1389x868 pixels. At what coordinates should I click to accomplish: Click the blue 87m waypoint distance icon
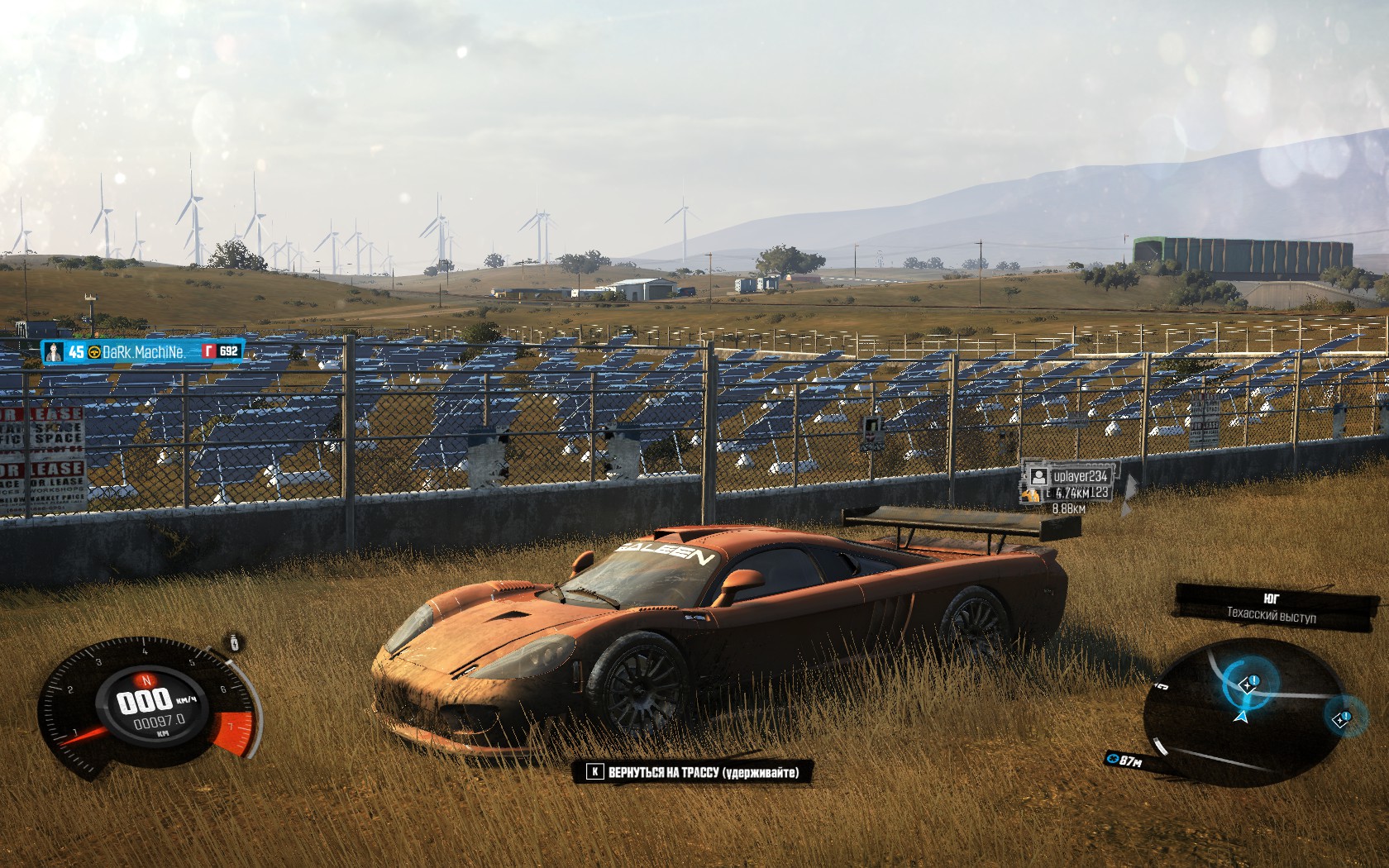(1114, 759)
